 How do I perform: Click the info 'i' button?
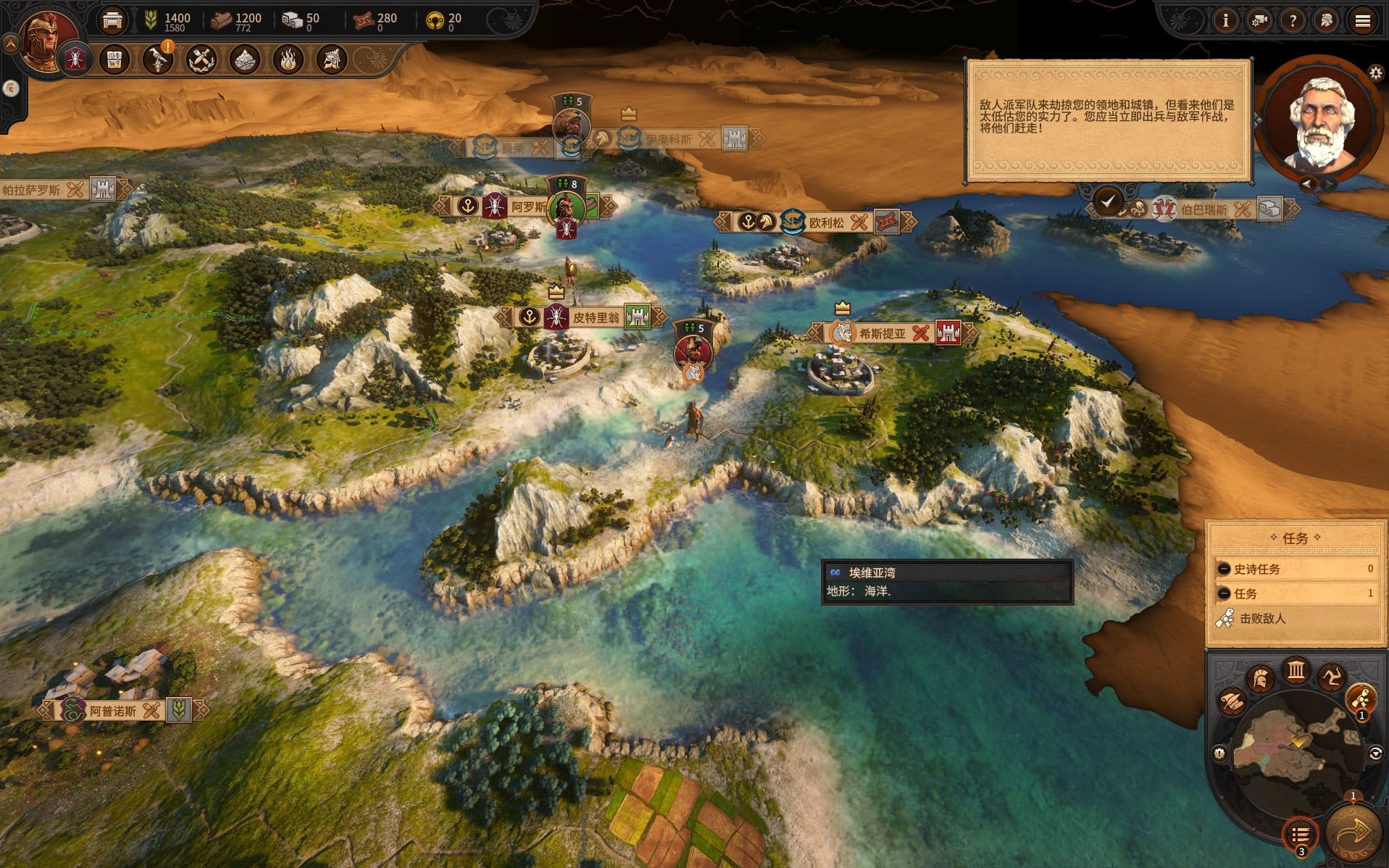point(1225,21)
